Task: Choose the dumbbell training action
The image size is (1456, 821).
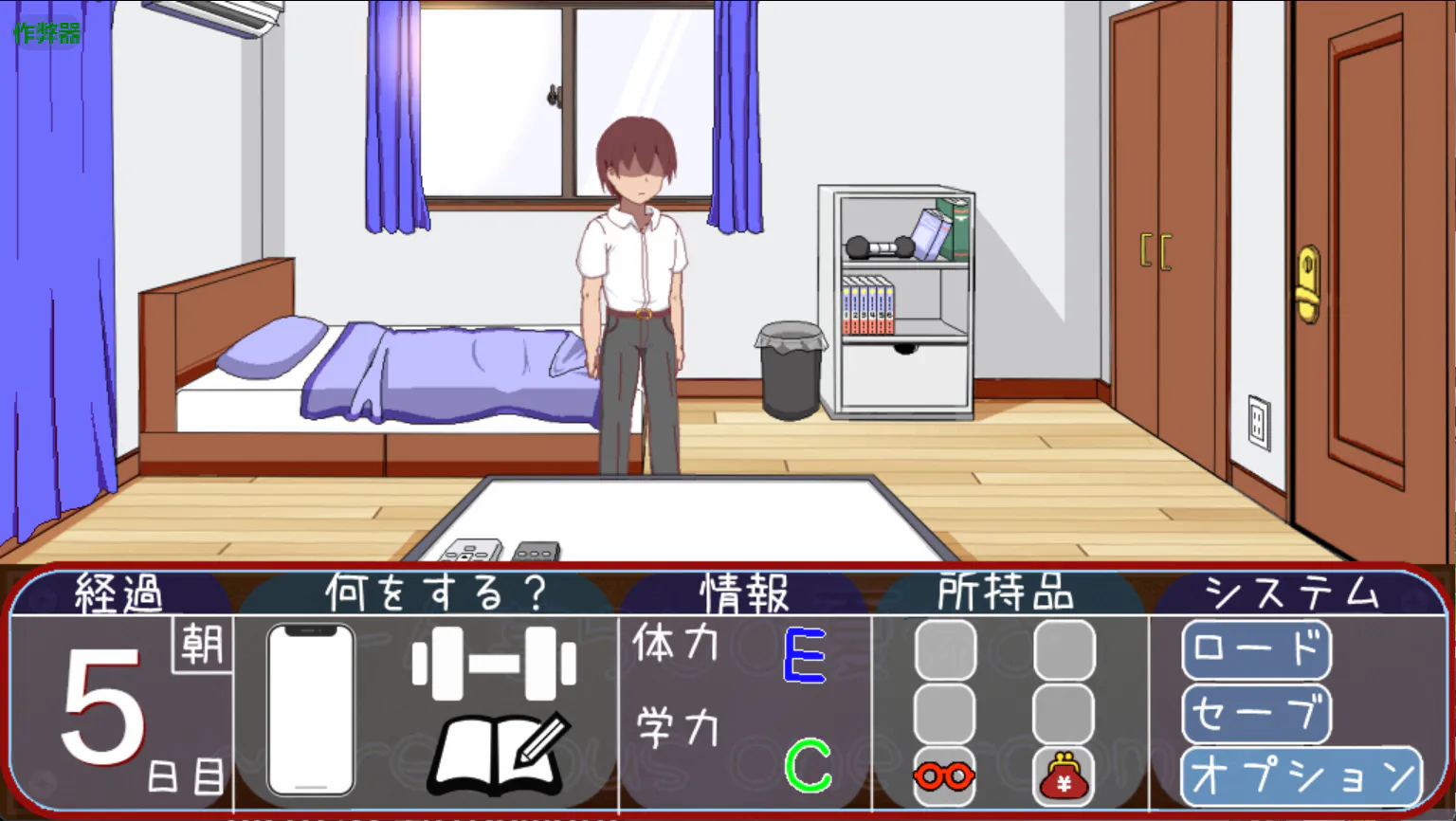Action: click(x=494, y=663)
